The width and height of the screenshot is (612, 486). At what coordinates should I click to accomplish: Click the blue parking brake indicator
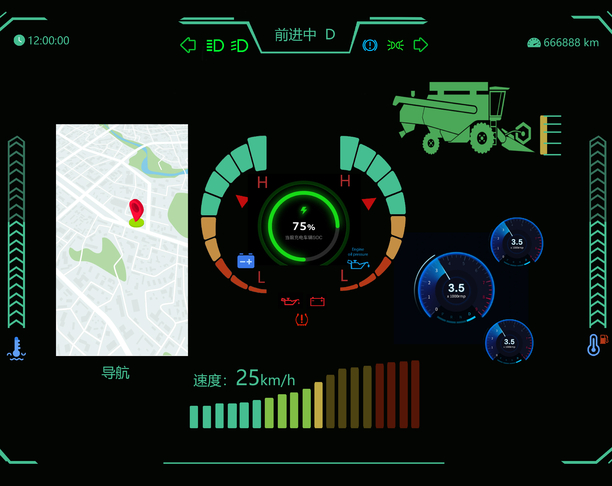(370, 45)
